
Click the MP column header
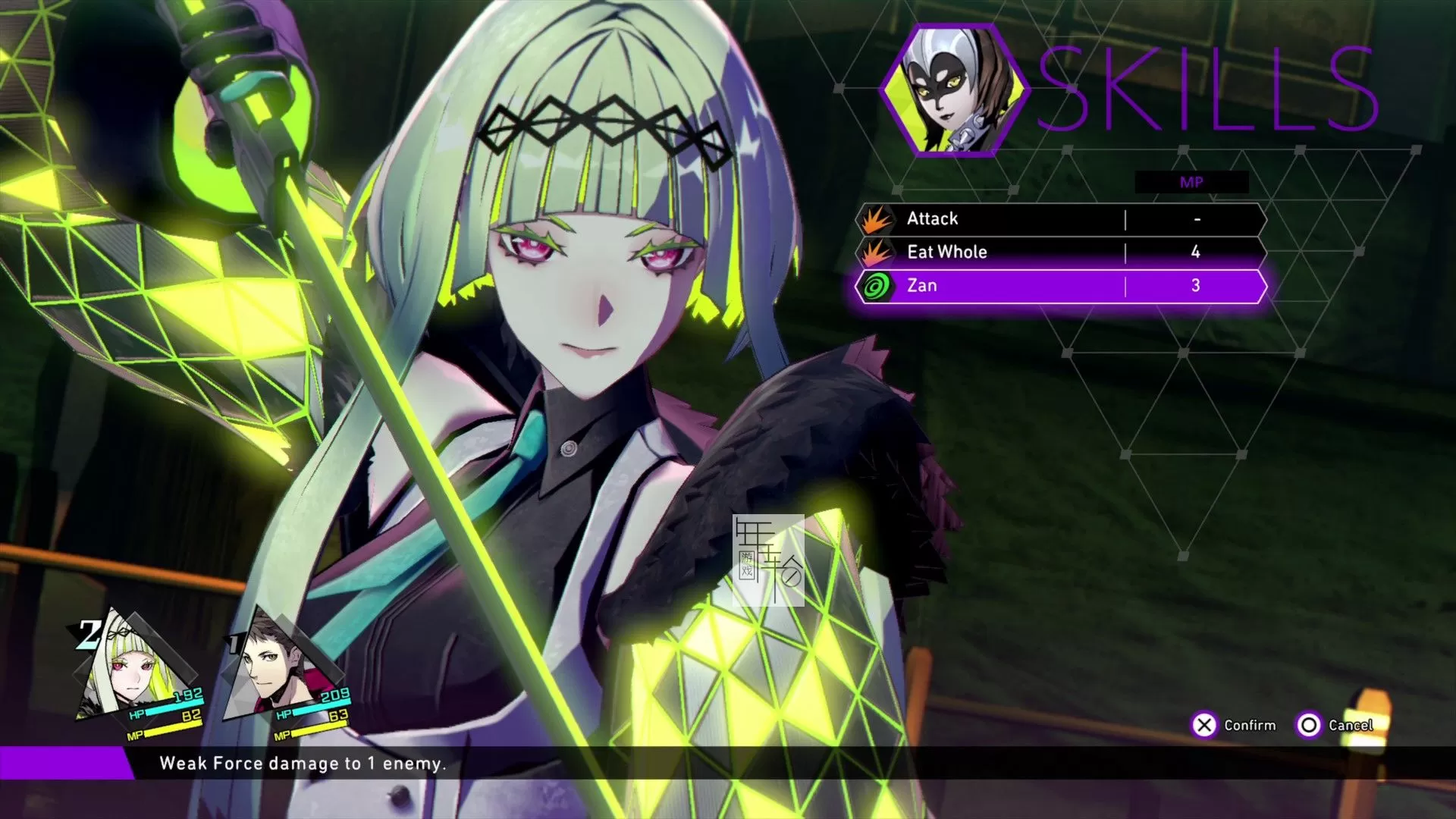1191,182
